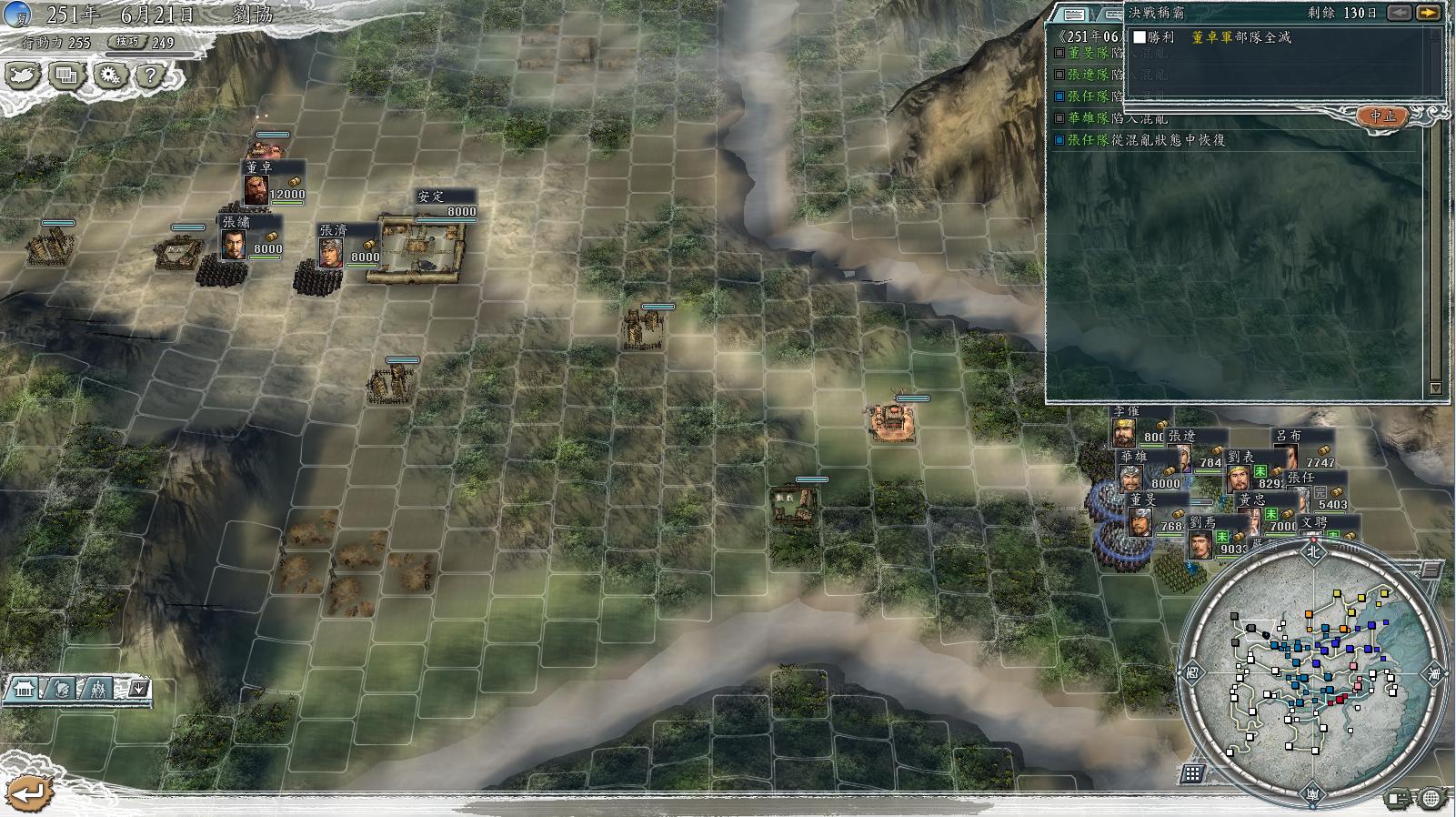Click the grey left arrow button

[x=1399, y=13]
